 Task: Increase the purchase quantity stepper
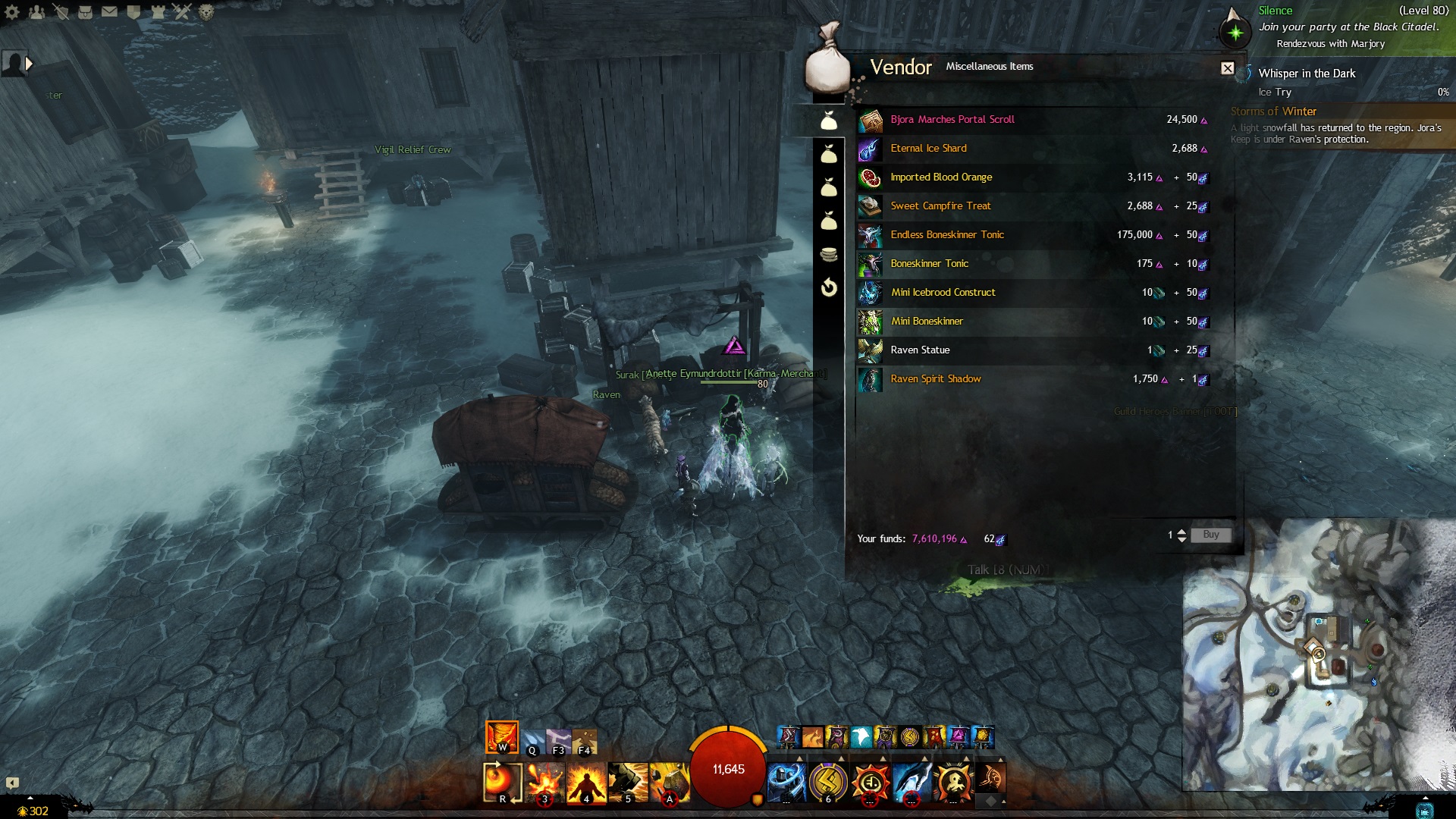1181,532
